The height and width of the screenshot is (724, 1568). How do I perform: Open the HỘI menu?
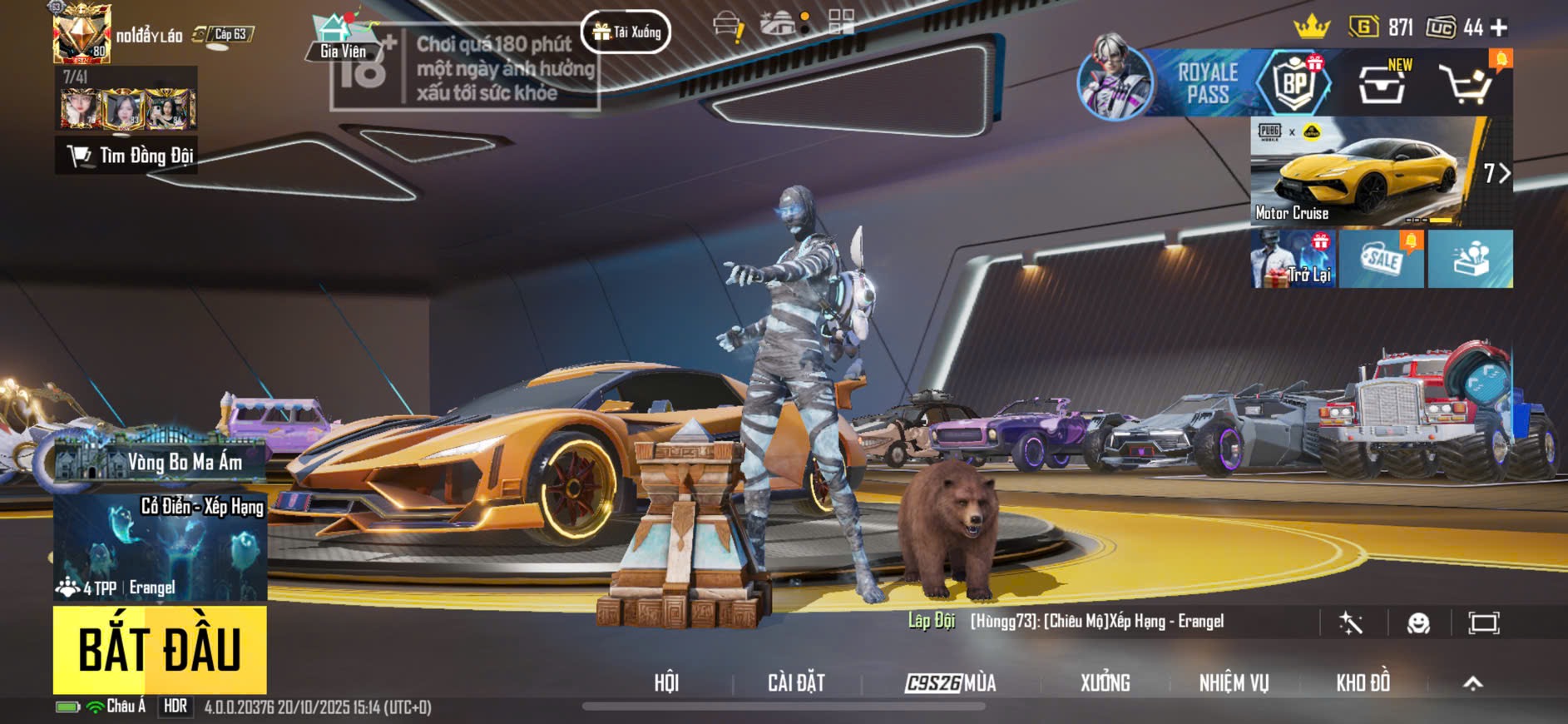666,683
